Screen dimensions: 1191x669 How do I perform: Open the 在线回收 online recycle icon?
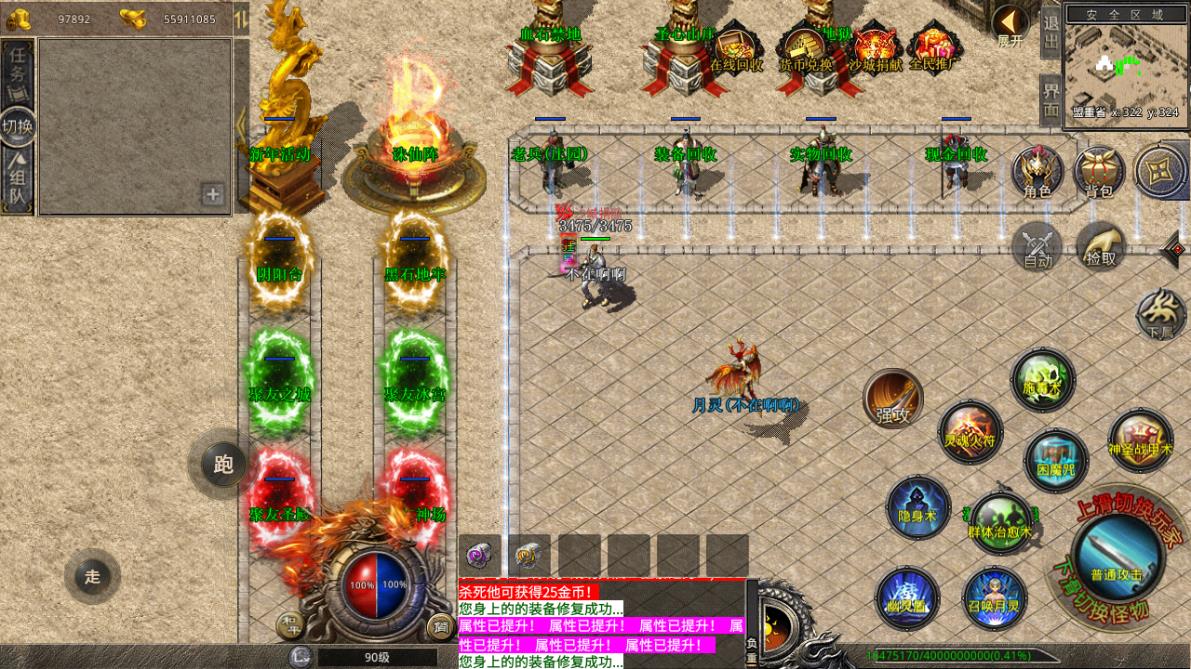(x=737, y=48)
